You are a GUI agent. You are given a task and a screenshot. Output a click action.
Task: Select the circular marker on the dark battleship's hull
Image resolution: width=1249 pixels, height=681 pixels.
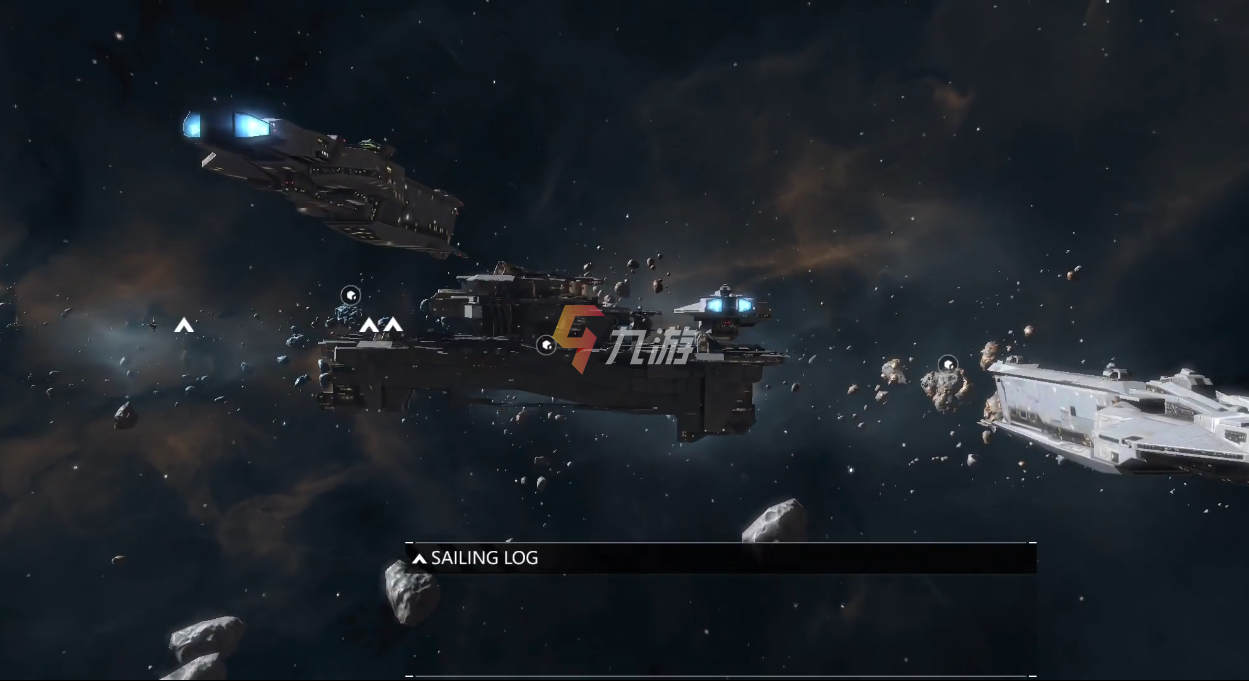point(546,345)
